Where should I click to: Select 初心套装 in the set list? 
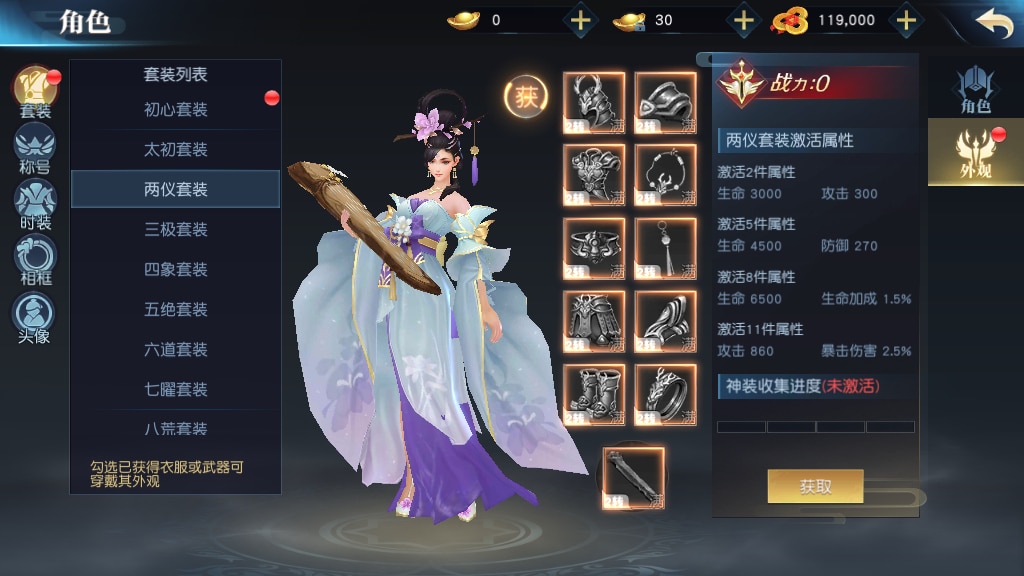tap(175, 110)
